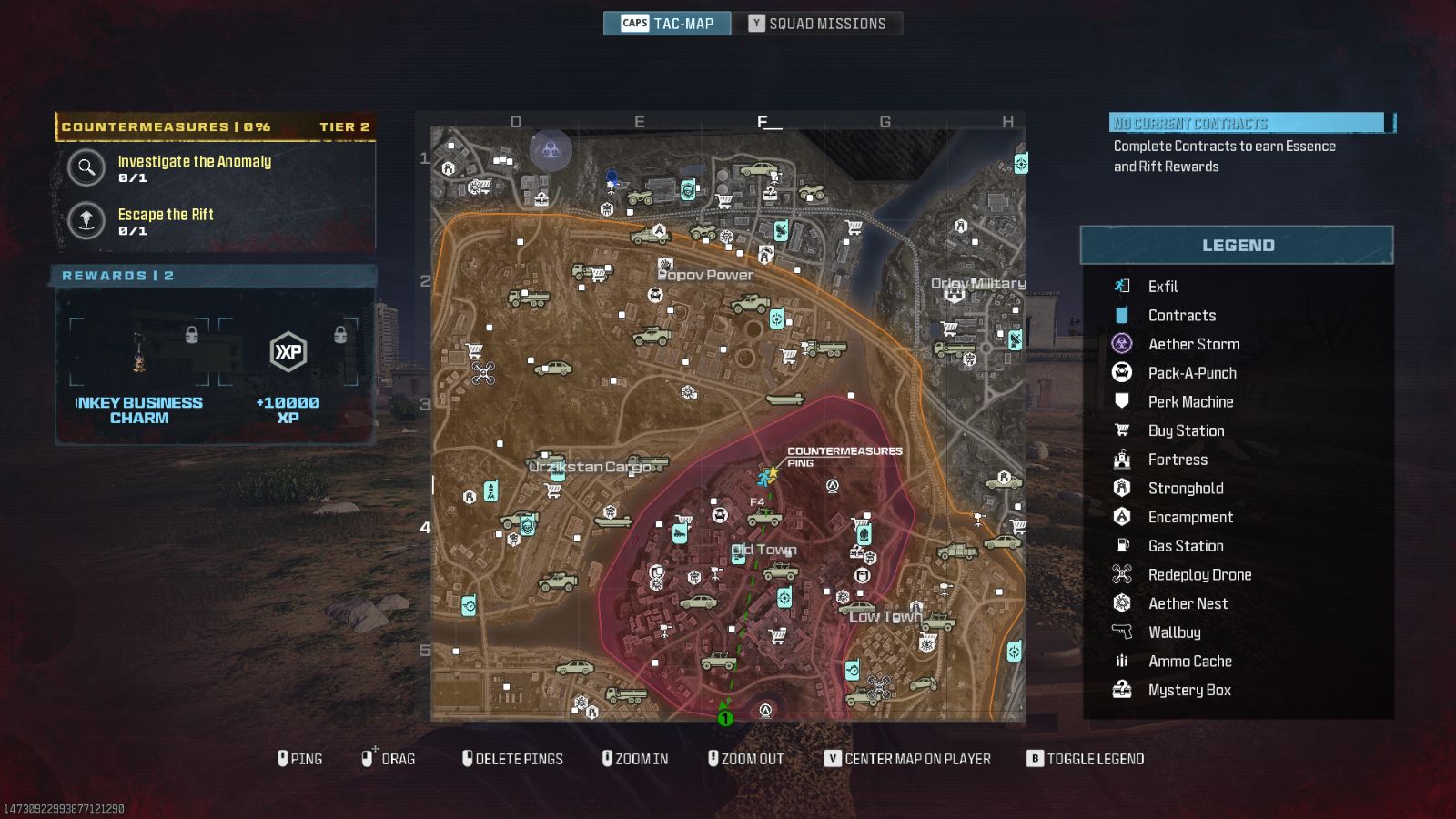Select the Gas Station icon in Legend
The width and height of the screenshot is (1456, 819).
click(x=1125, y=545)
